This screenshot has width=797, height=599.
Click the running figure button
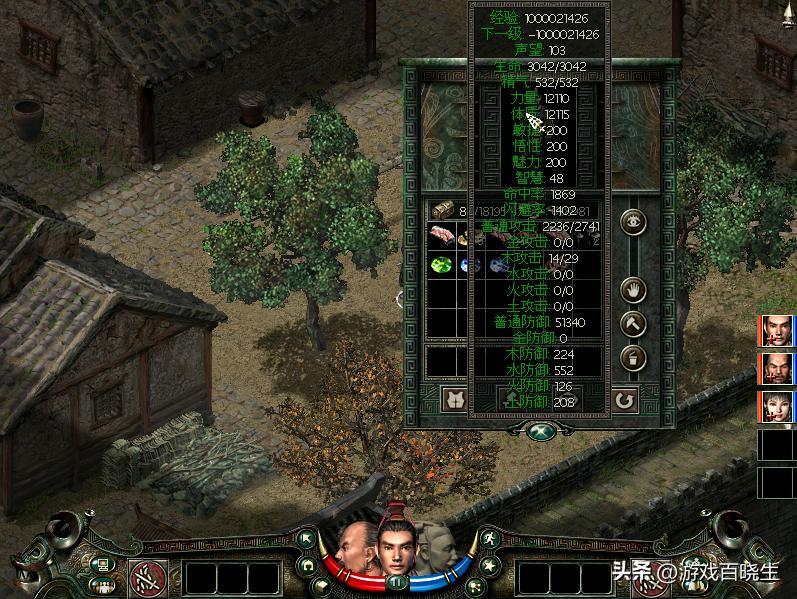tap(489, 540)
